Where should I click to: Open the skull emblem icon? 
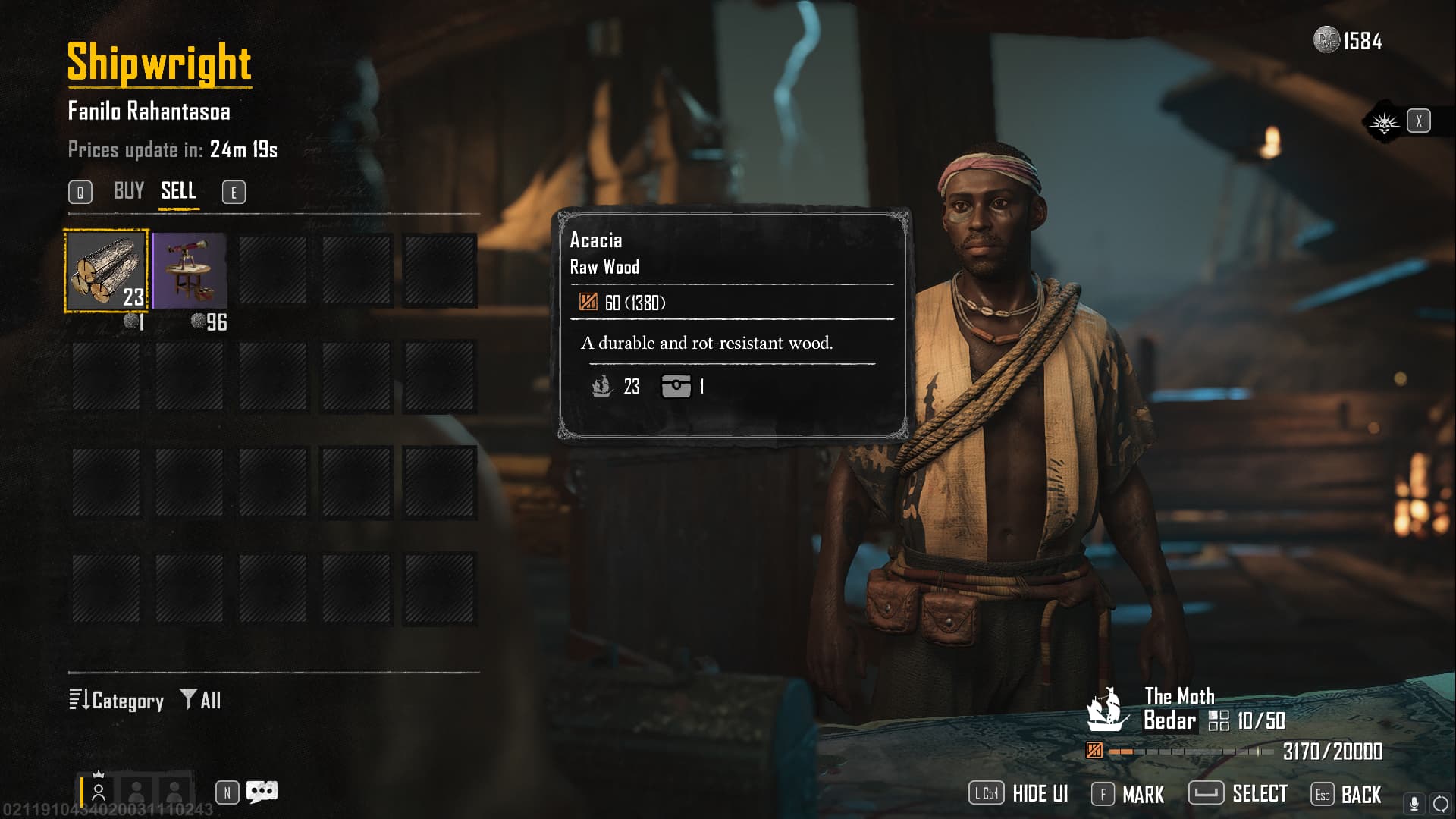click(1384, 121)
